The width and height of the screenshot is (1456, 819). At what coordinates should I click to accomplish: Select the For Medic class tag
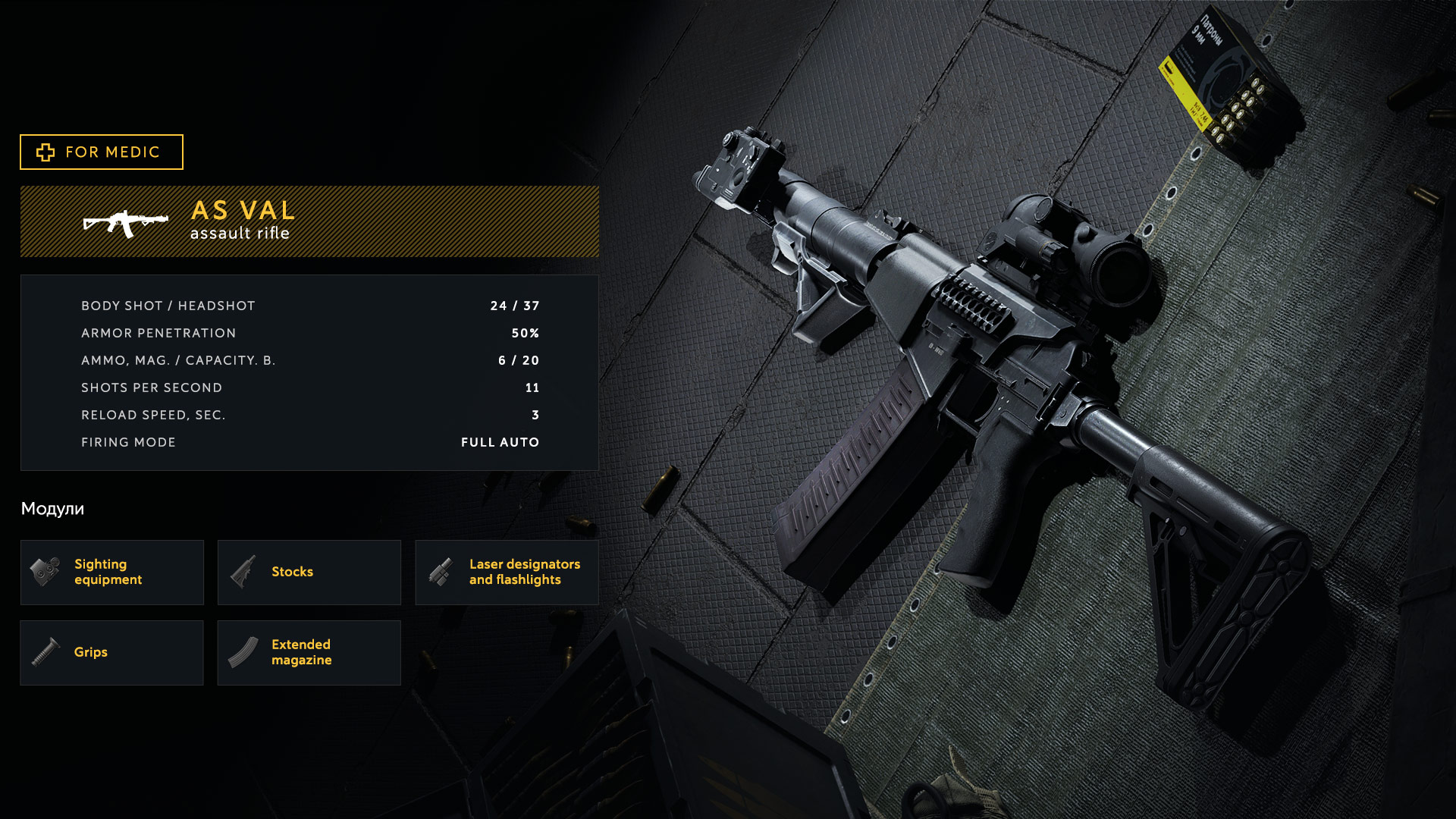coord(102,152)
